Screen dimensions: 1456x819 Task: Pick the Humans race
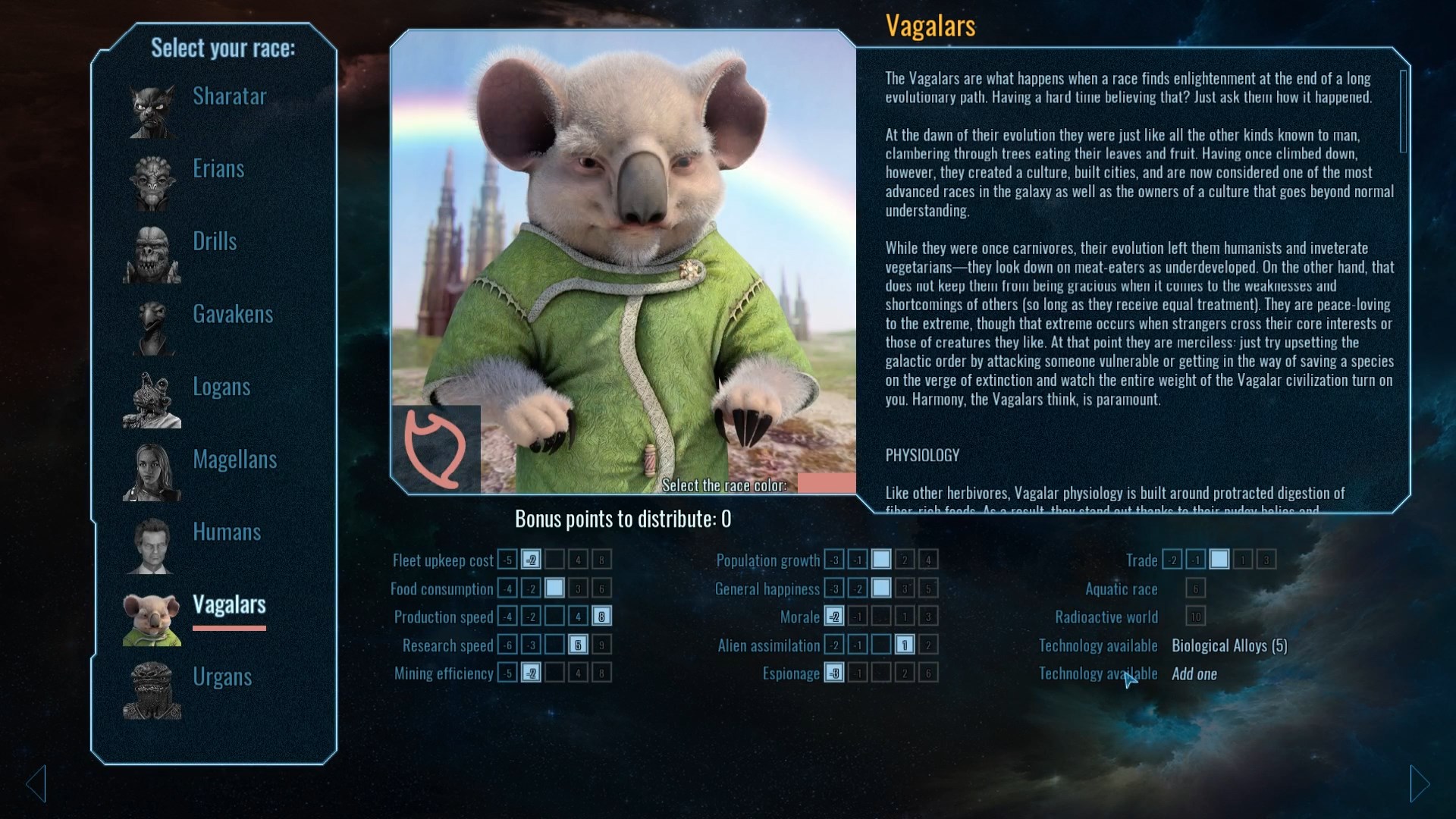[x=226, y=532]
